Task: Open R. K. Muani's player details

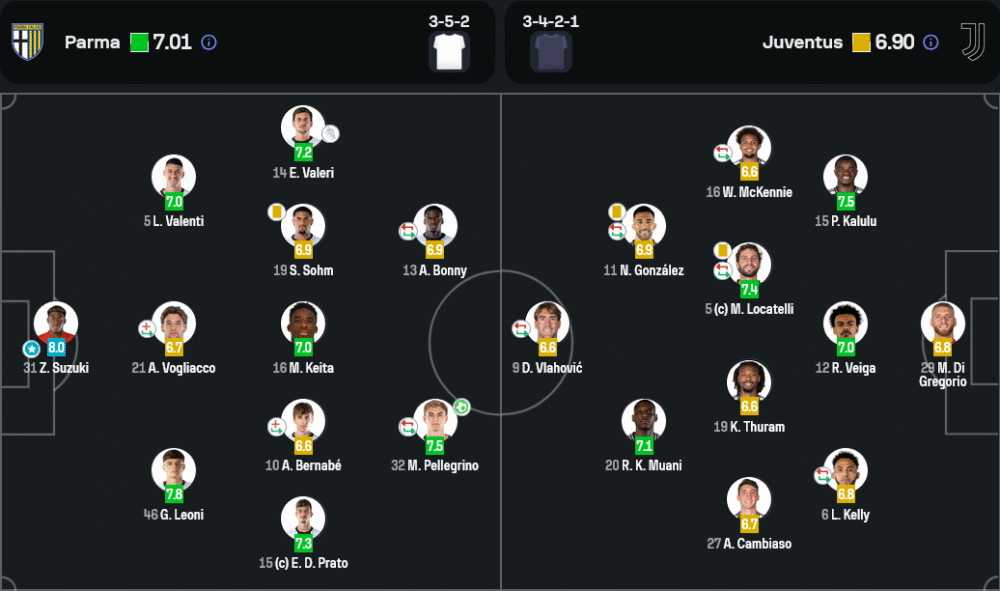Action: (643, 421)
